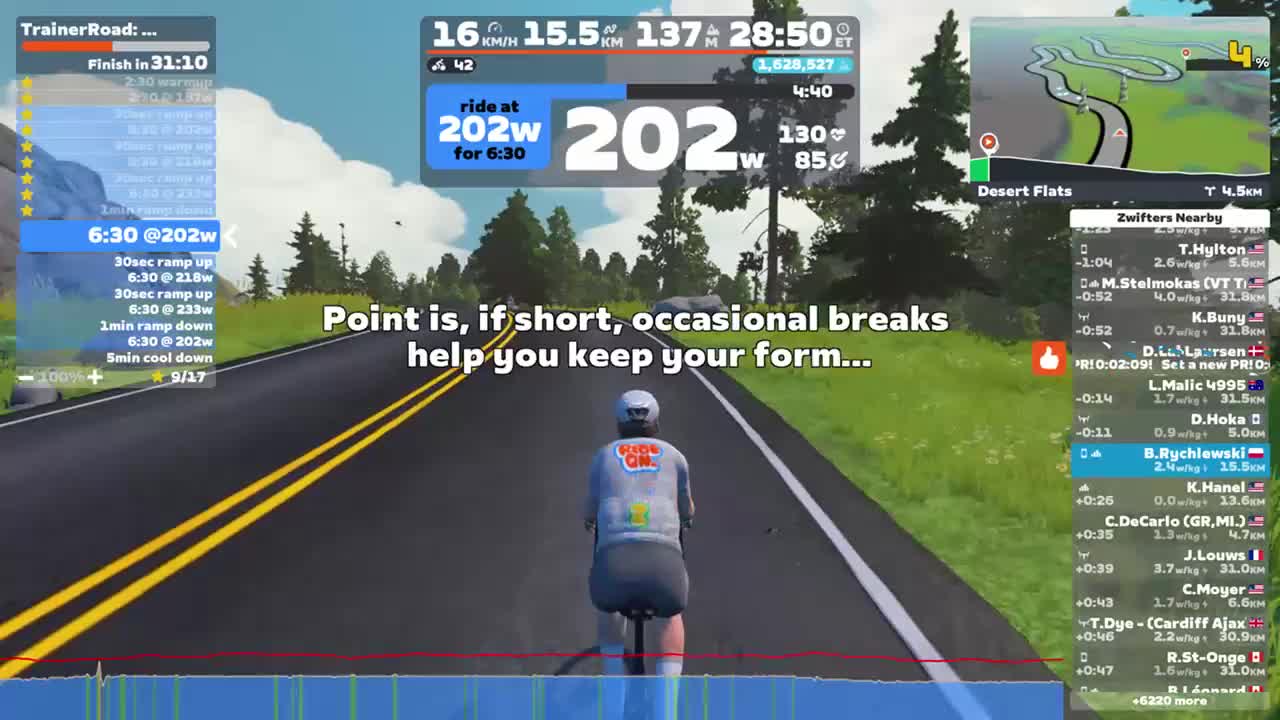The height and width of the screenshot is (720, 1280).
Task: Click the plus button to raise trainer difficulty
Action: point(94,377)
